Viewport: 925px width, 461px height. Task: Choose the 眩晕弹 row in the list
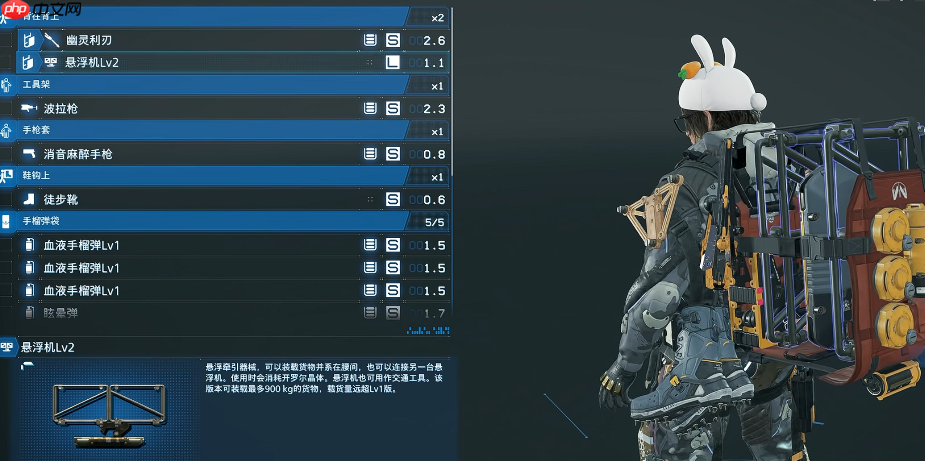200,313
